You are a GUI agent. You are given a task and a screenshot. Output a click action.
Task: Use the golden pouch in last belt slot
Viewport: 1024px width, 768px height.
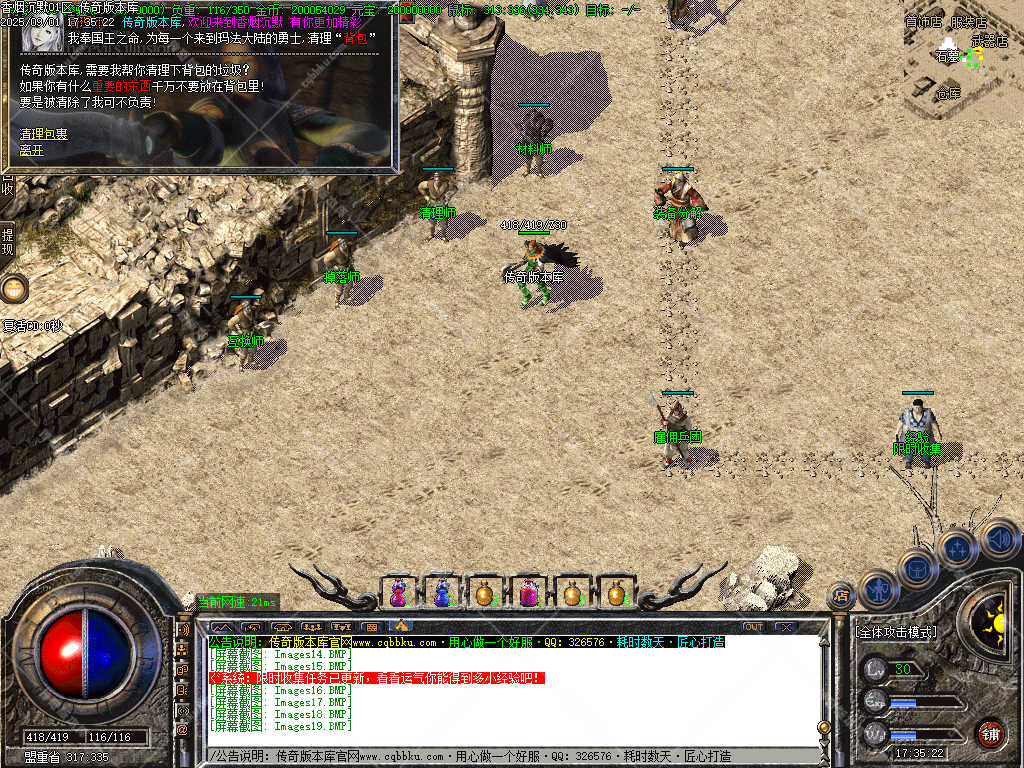[x=615, y=593]
